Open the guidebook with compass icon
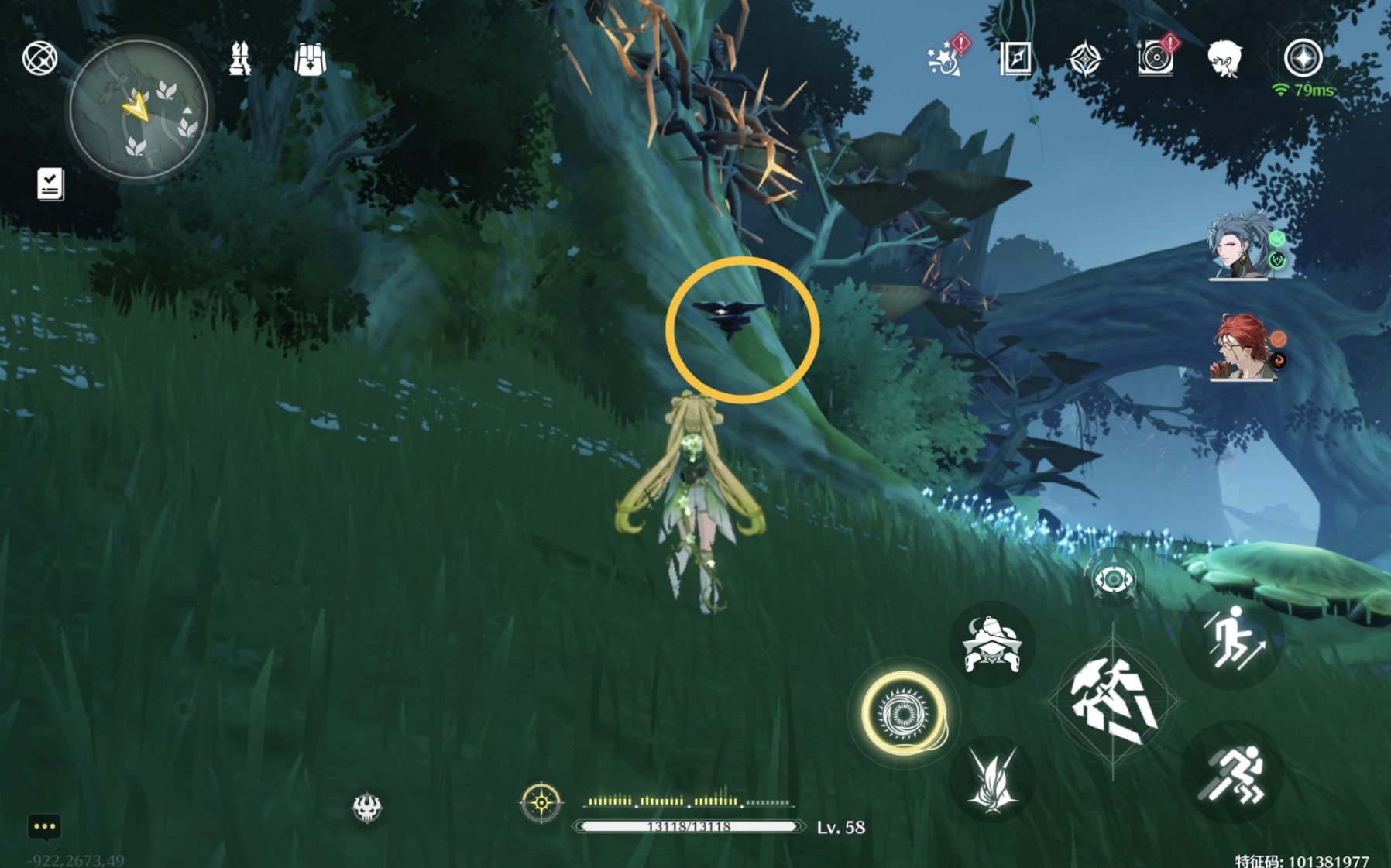Screen dimensions: 1391x868 click(1015, 59)
